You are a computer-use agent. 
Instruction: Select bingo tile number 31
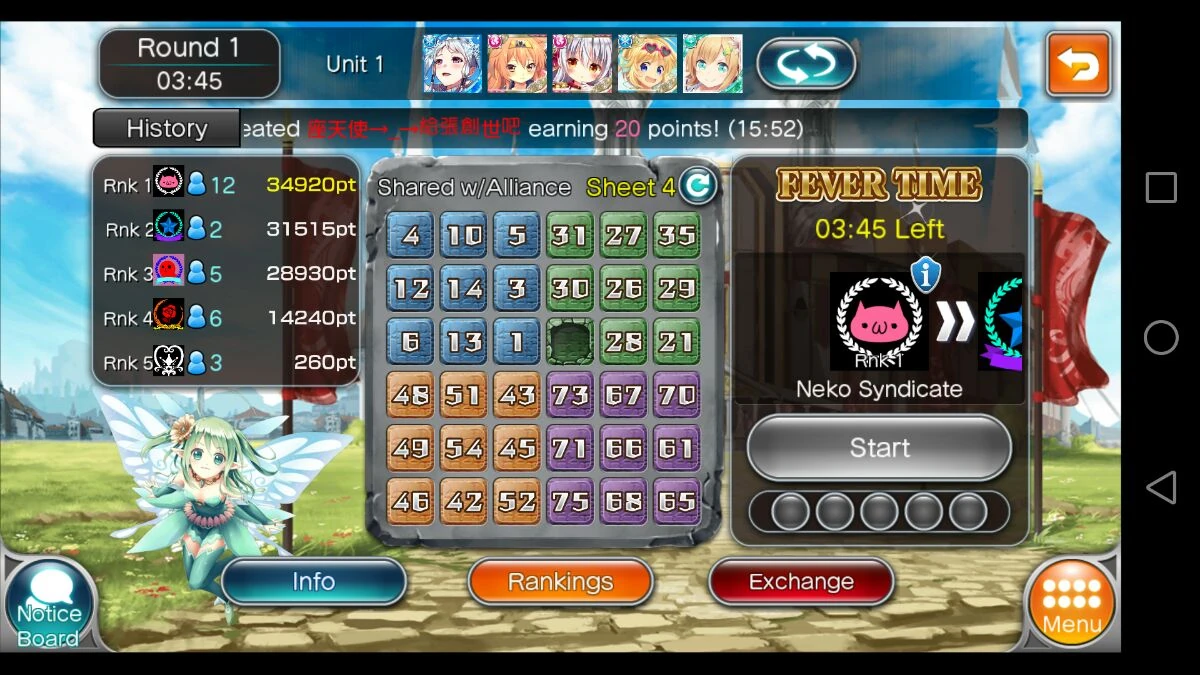click(570, 236)
